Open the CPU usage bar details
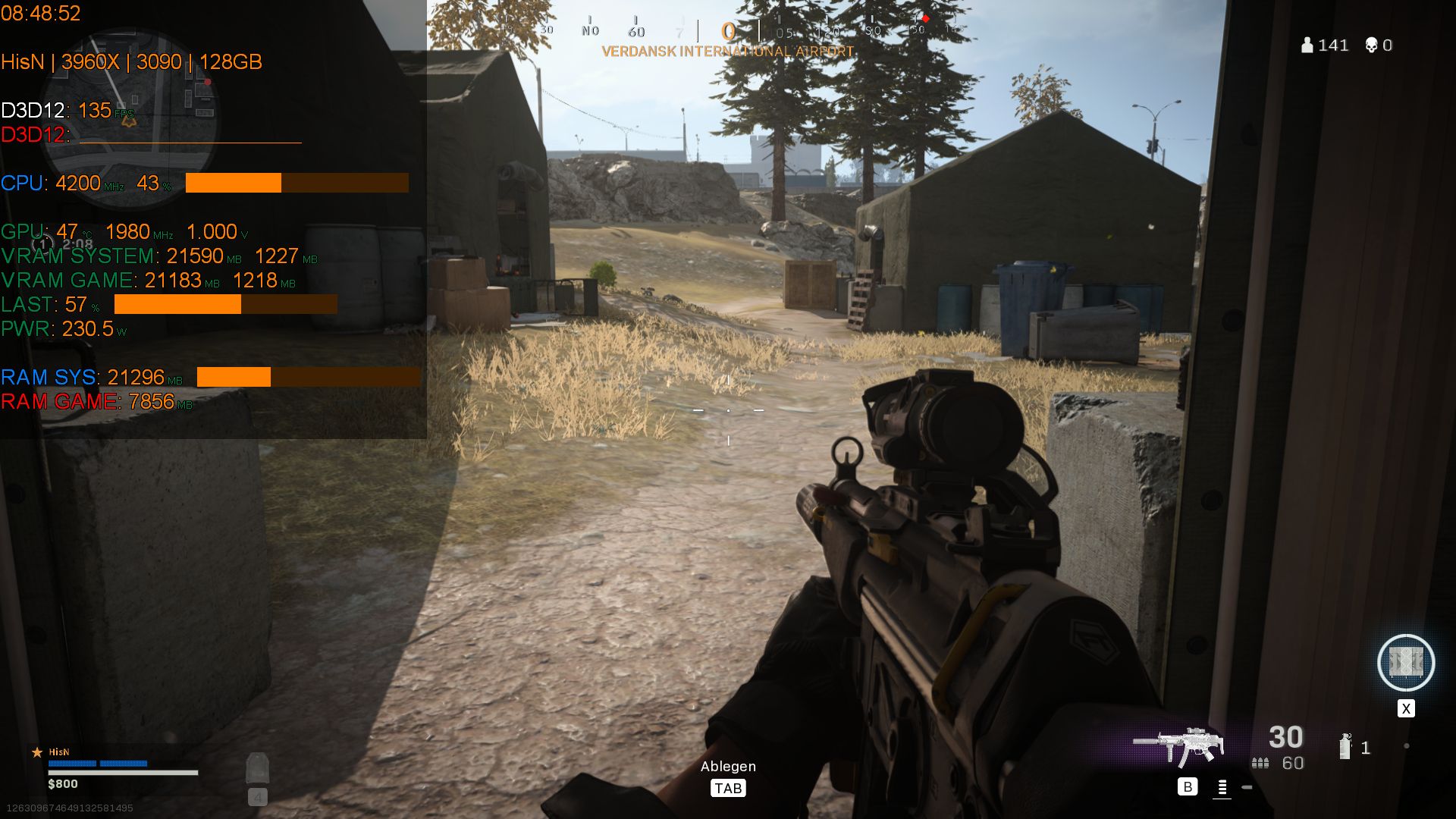The height and width of the screenshot is (819, 1456). (x=296, y=183)
